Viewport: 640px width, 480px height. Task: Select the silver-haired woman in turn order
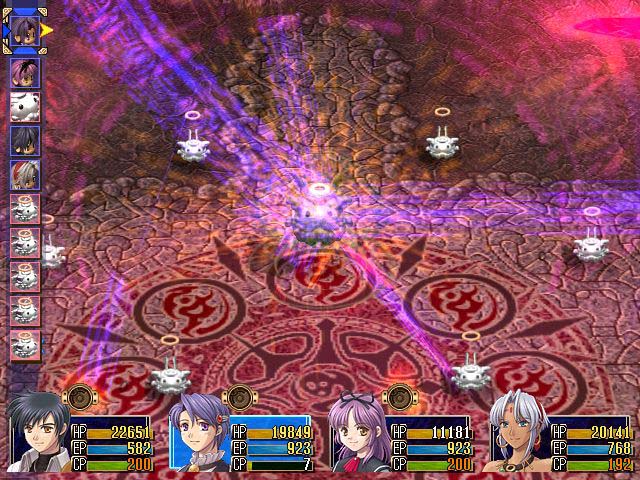click(x=25, y=175)
